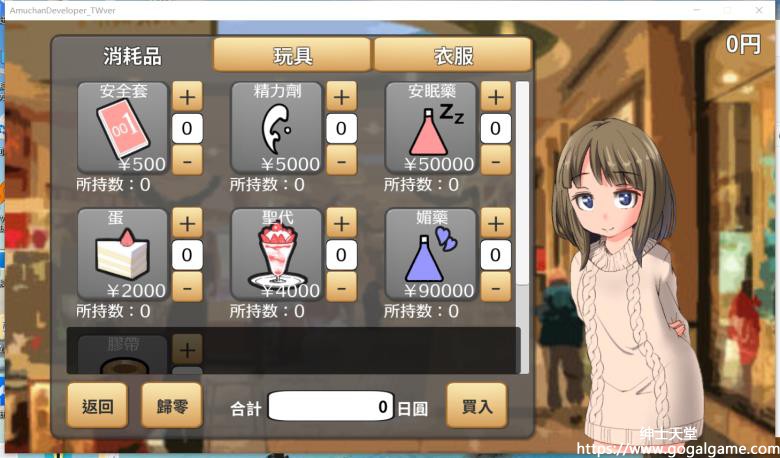Increase 安全套 quantity with plus button
The image size is (780, 458).
[187, 97]
